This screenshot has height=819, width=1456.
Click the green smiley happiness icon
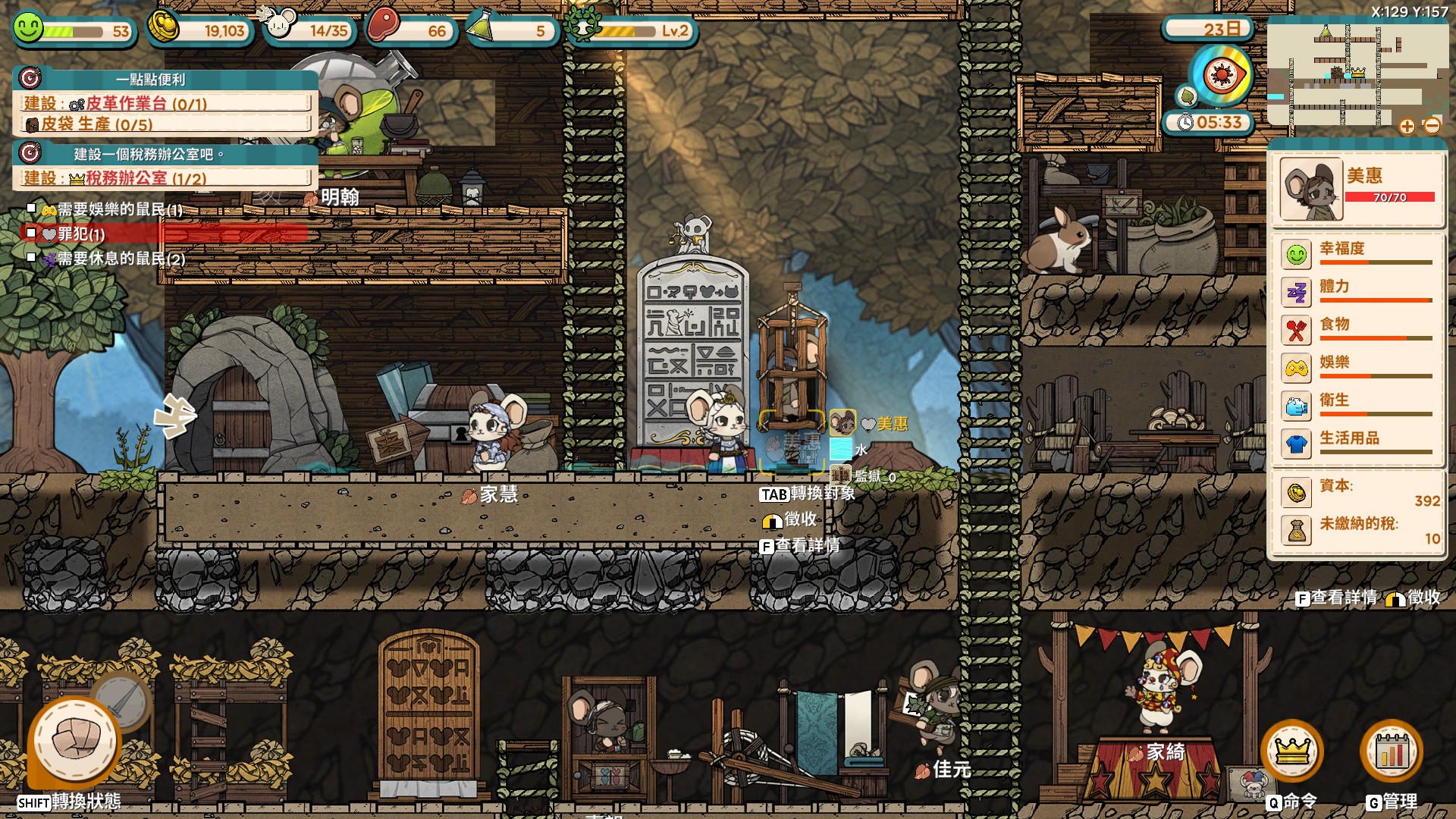pos(28,28)
